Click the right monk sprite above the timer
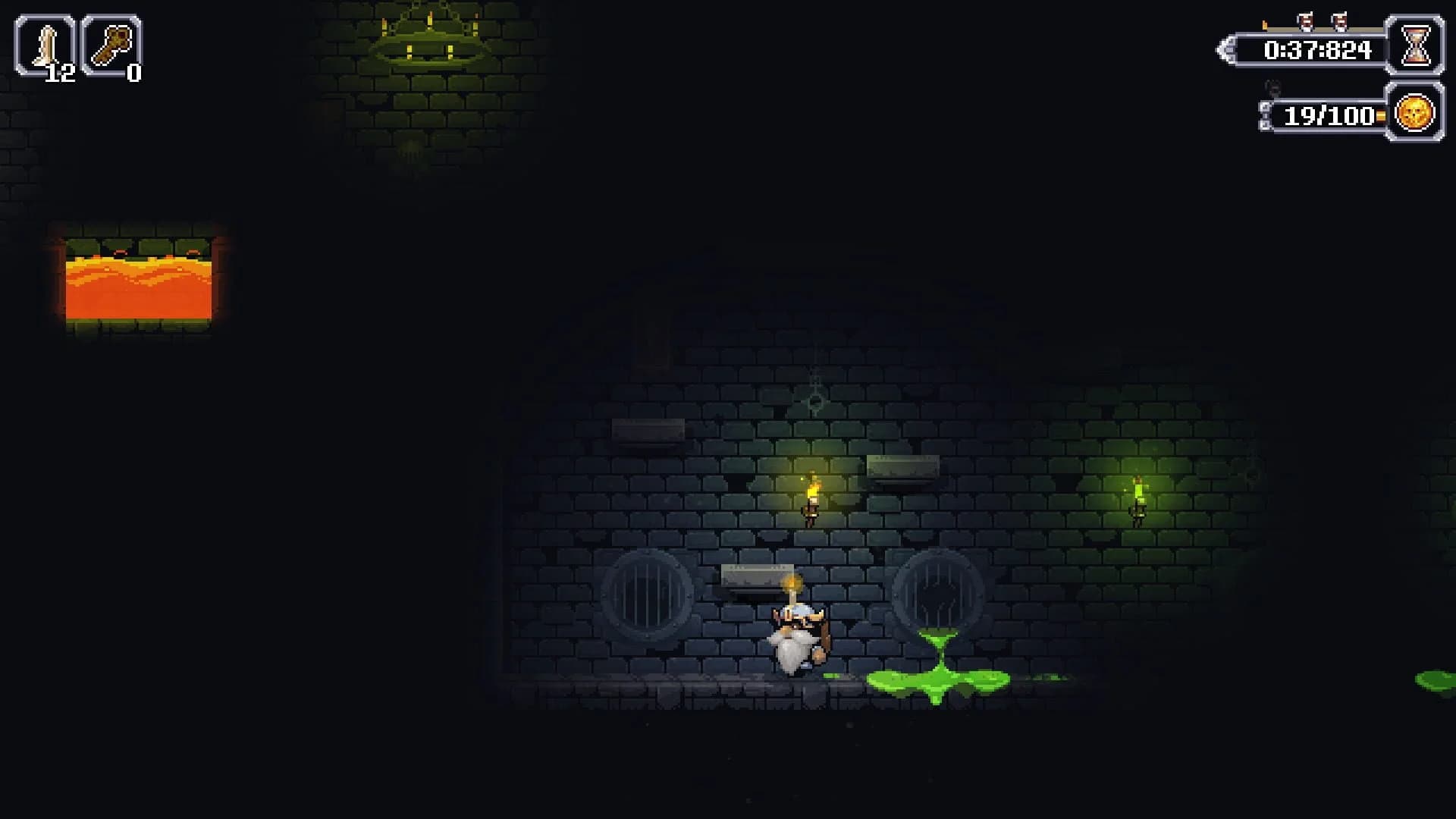The image size is (1456, 819). (1340, 20)
